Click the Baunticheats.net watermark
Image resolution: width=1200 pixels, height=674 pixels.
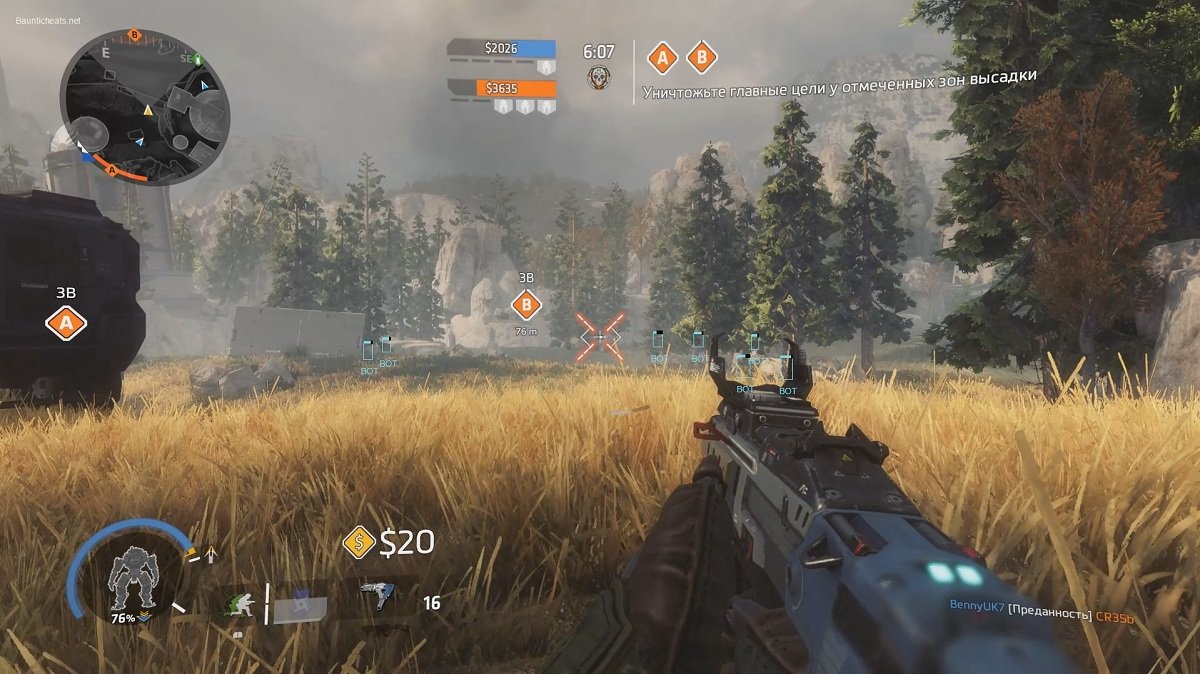pos(48,20)
